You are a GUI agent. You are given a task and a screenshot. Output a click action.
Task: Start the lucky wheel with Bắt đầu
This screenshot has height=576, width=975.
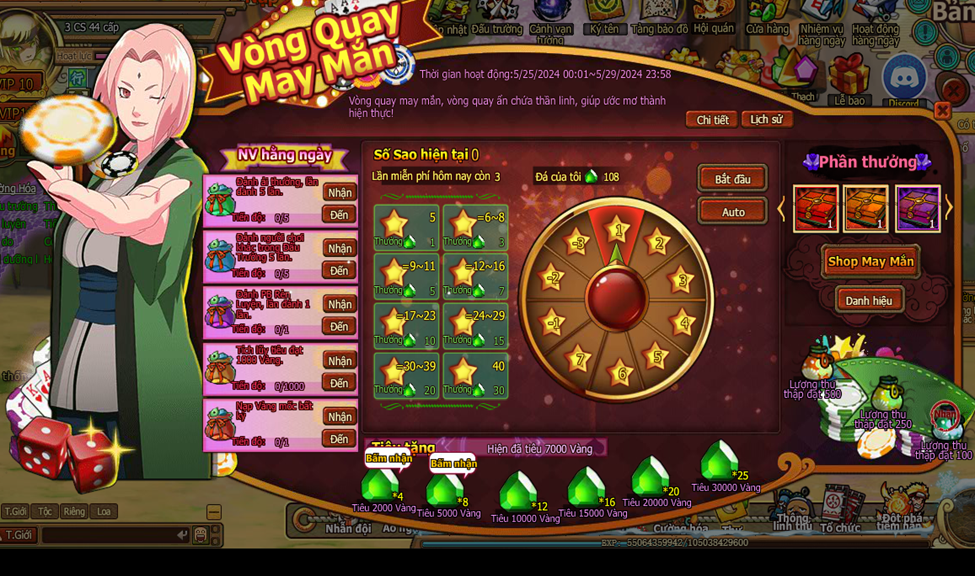732,180
